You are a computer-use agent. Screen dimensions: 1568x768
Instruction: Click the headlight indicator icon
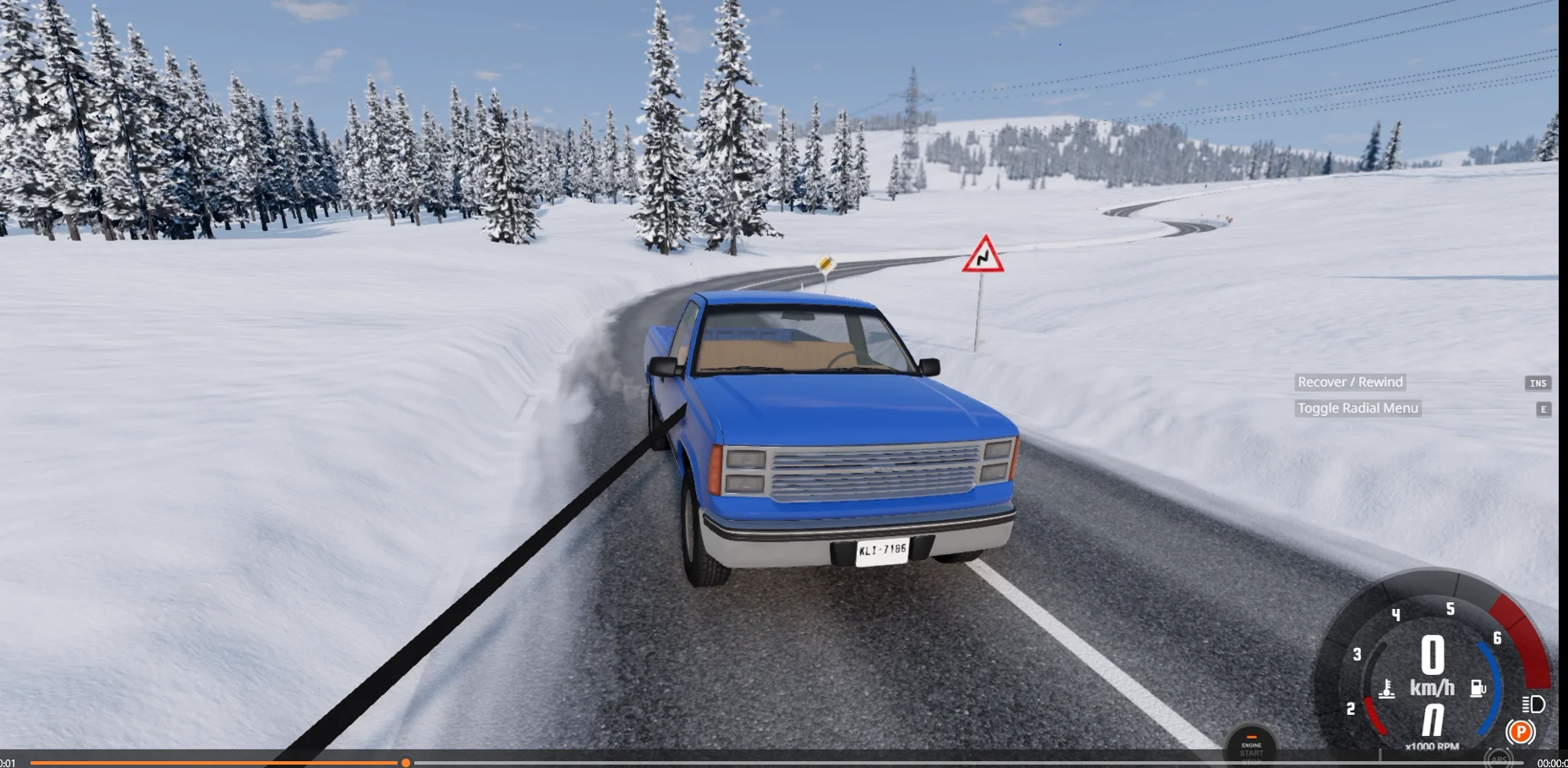[x=1532, y=704]
